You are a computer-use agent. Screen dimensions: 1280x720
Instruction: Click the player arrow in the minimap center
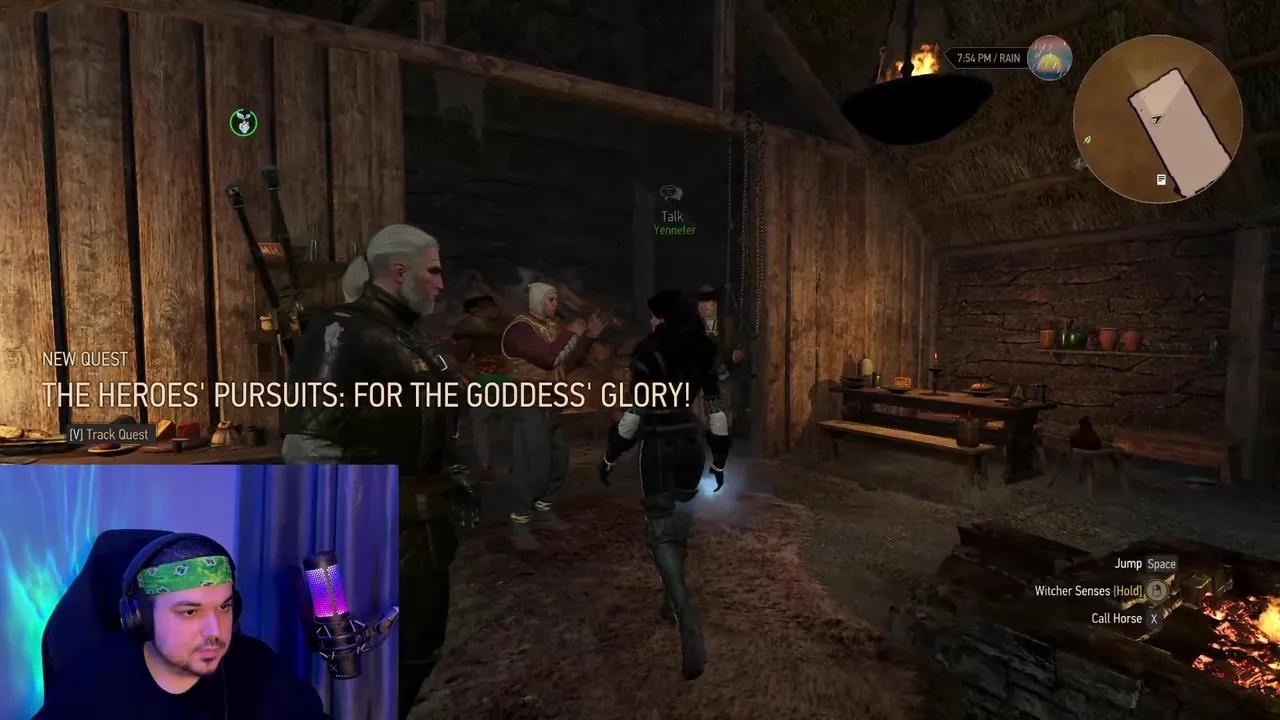coord(1156,120)
